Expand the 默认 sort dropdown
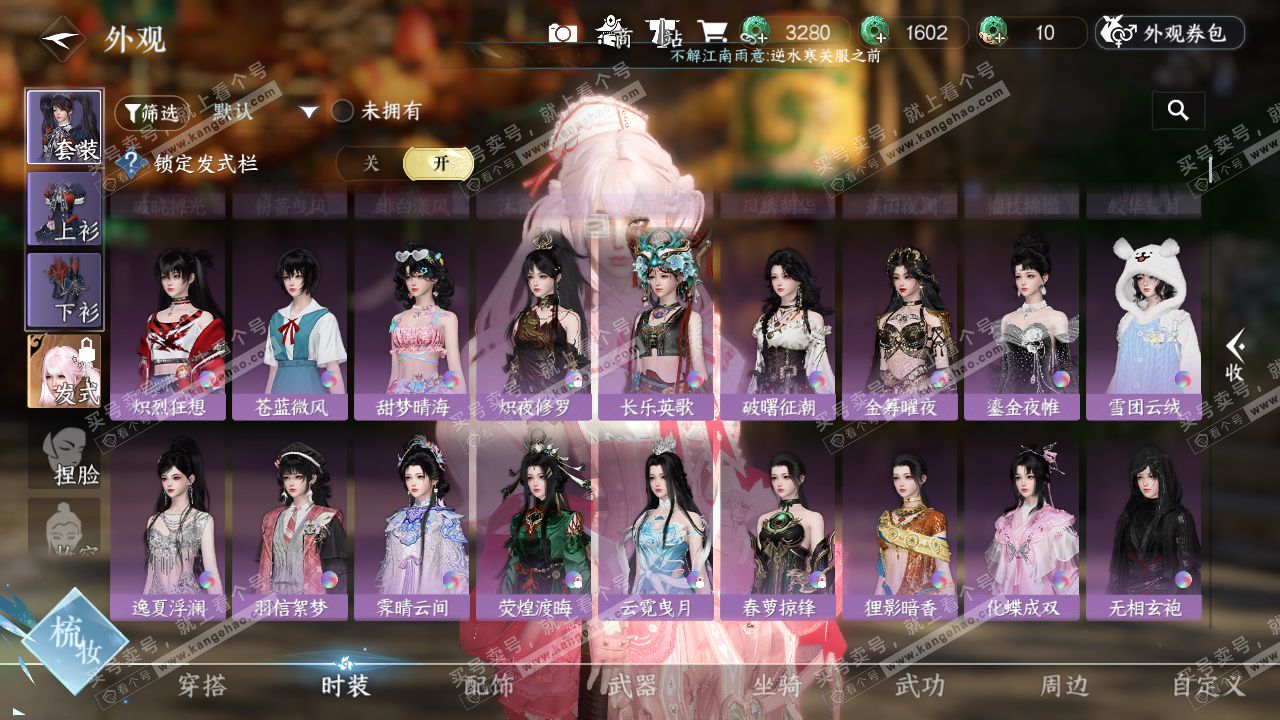1280x720 pixels. 308,112
